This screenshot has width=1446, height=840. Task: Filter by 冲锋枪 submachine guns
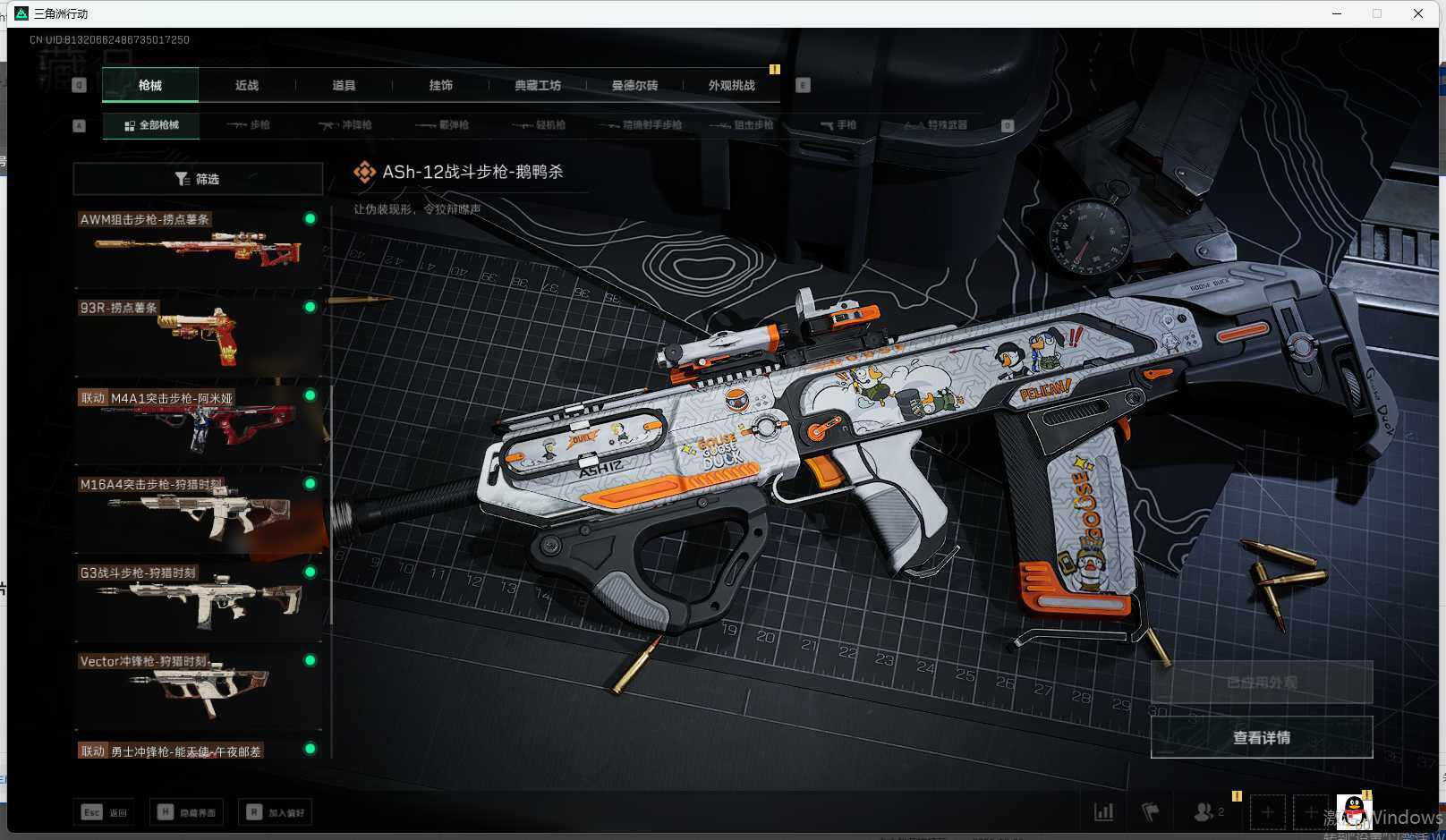(x=345, y=125)
